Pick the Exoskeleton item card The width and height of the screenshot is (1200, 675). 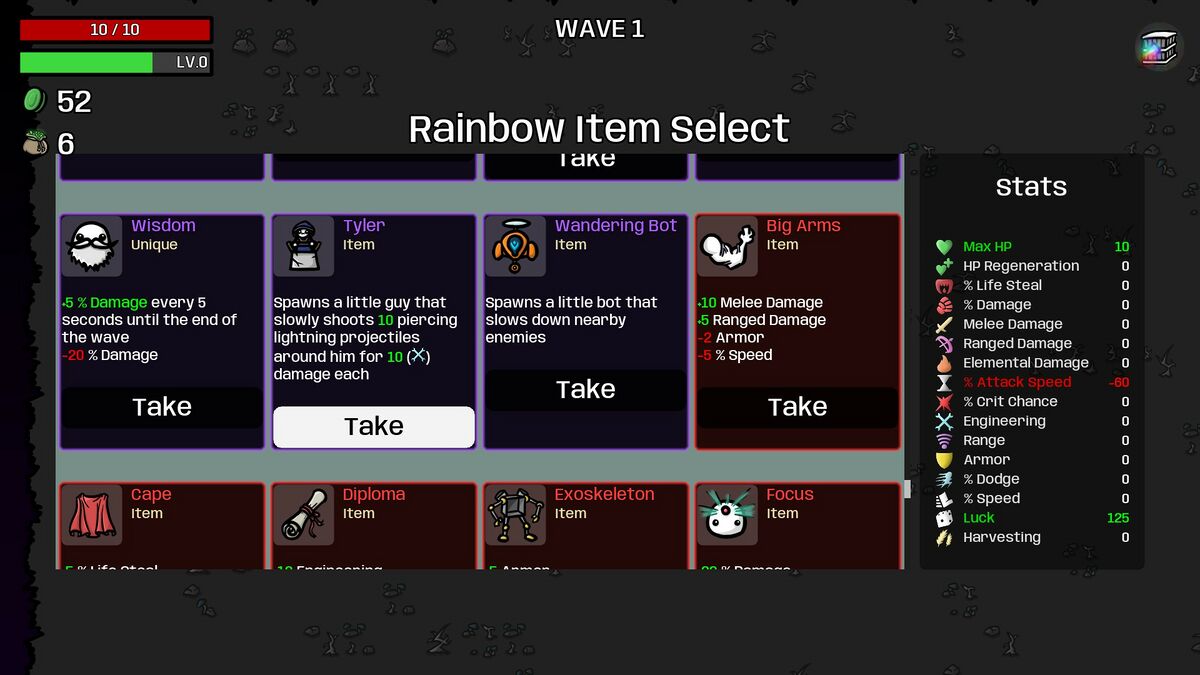[585, 526]
